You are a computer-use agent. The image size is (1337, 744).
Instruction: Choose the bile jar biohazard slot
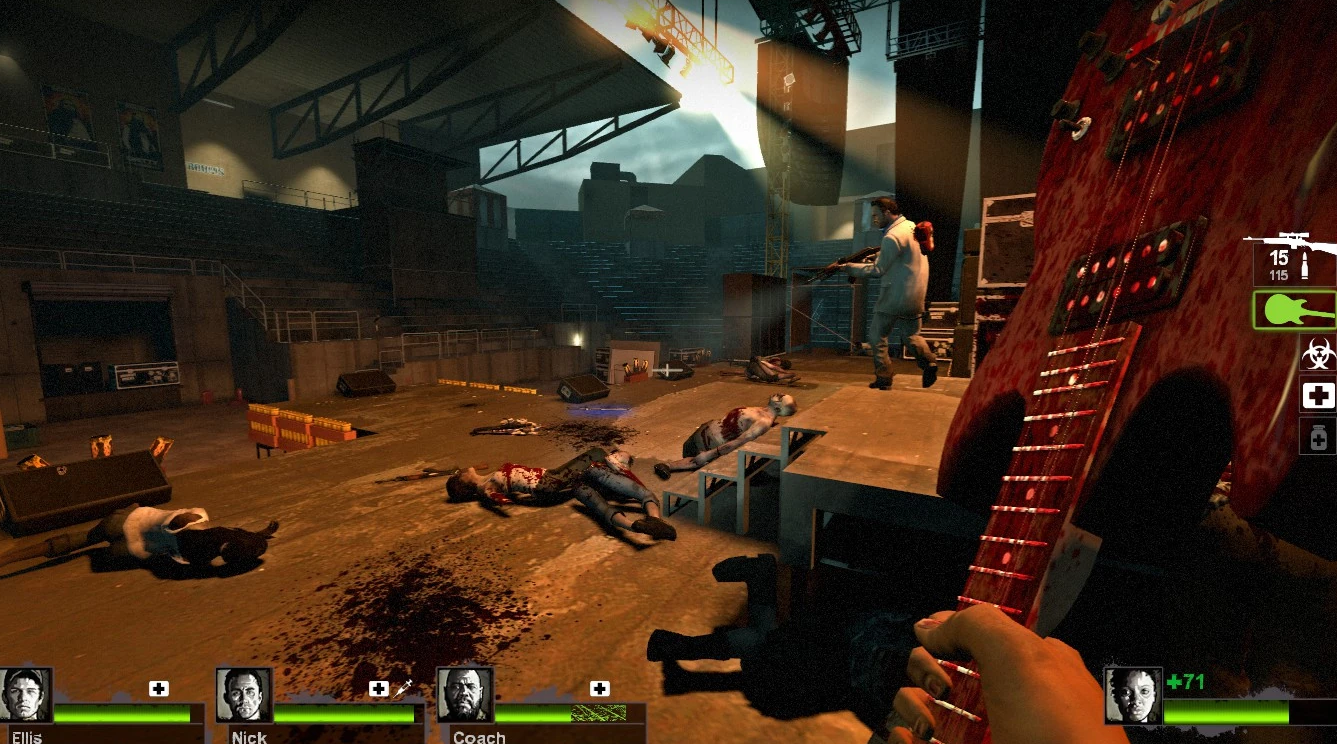tap(1318, 354)
